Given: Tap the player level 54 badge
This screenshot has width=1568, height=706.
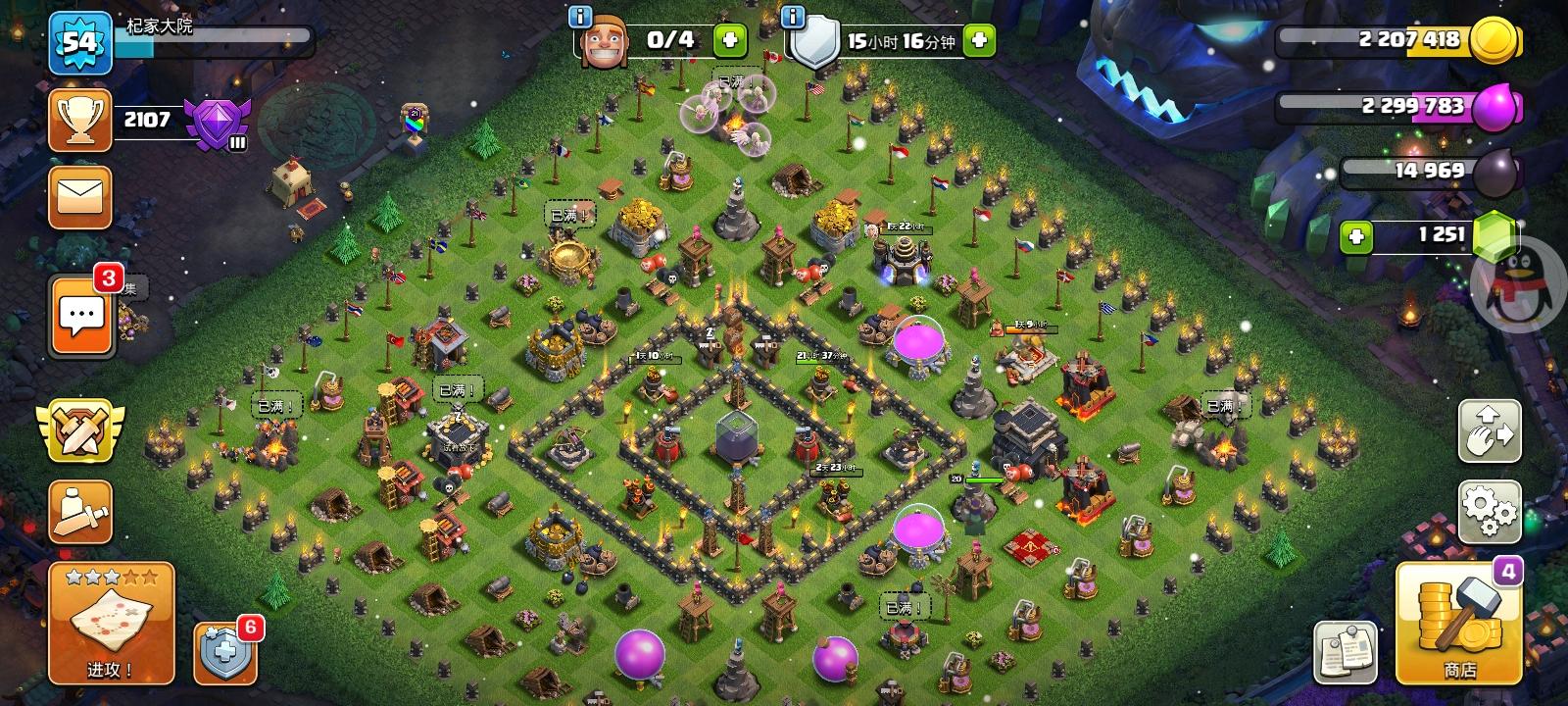Looking at the screenshot, I should 81,44.
